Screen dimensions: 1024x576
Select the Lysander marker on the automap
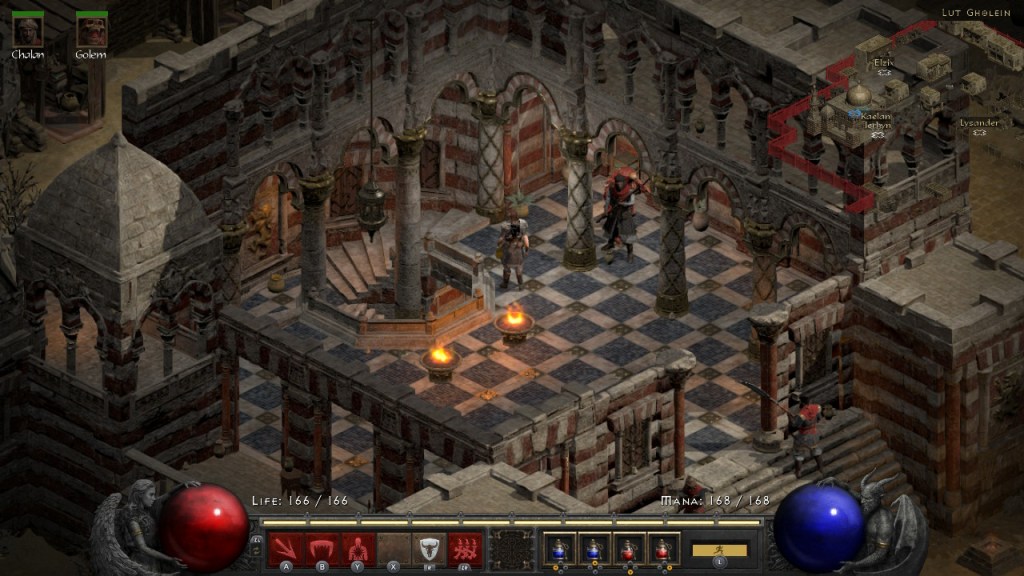click(978, 131)
